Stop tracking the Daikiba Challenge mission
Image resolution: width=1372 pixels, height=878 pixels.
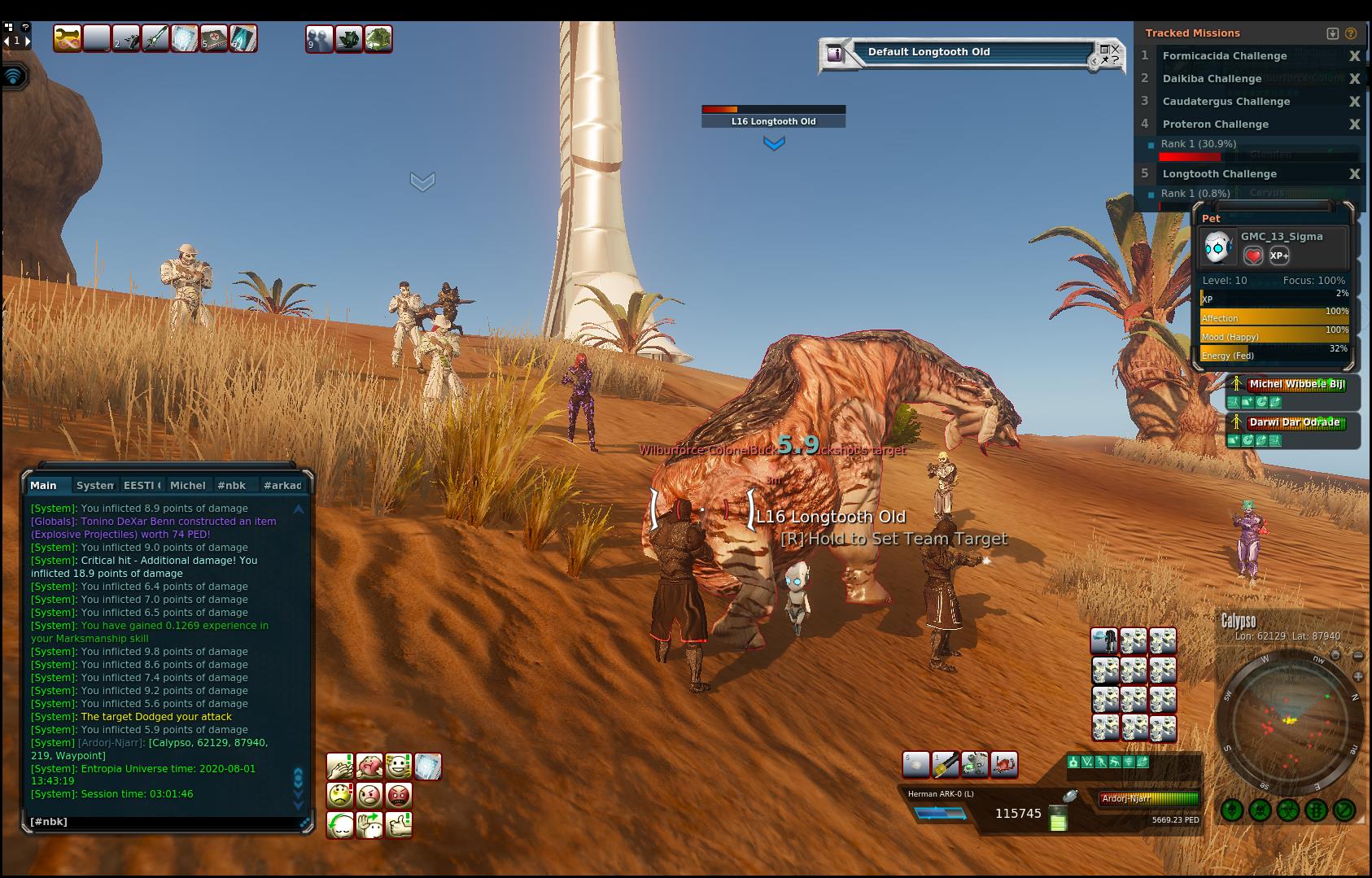1354,79
